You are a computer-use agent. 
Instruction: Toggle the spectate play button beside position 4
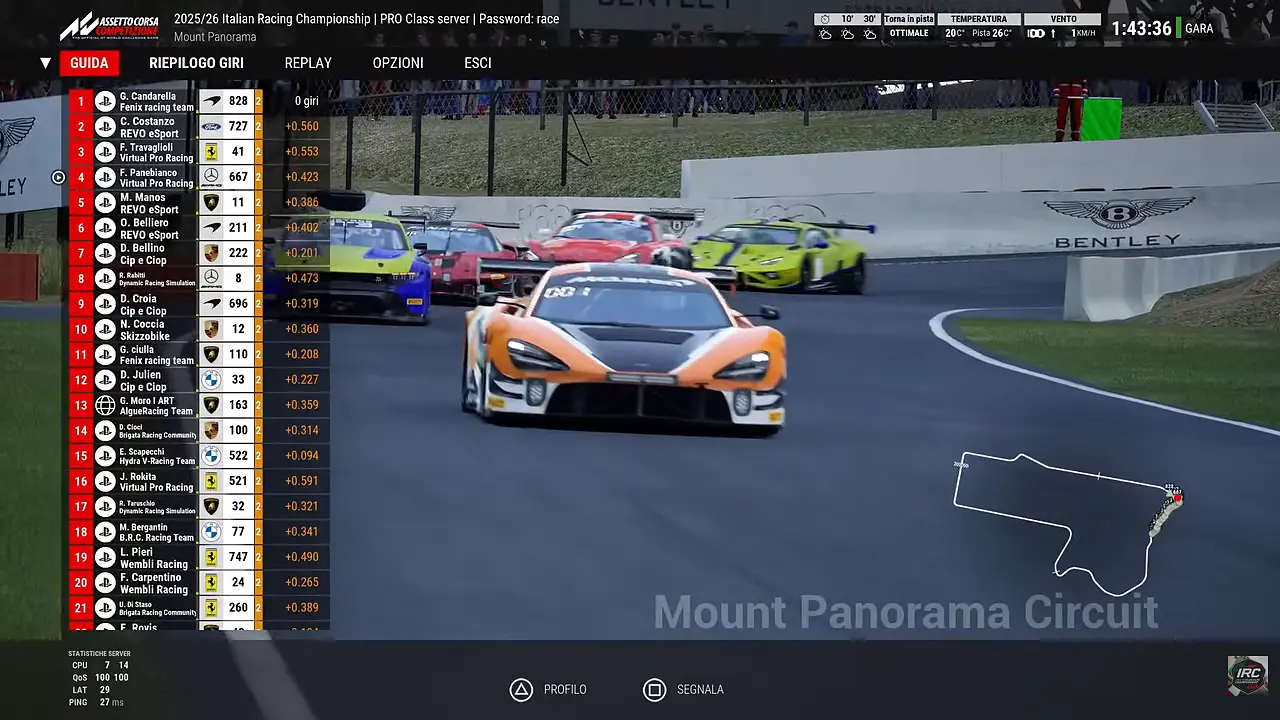click(58, 177)
